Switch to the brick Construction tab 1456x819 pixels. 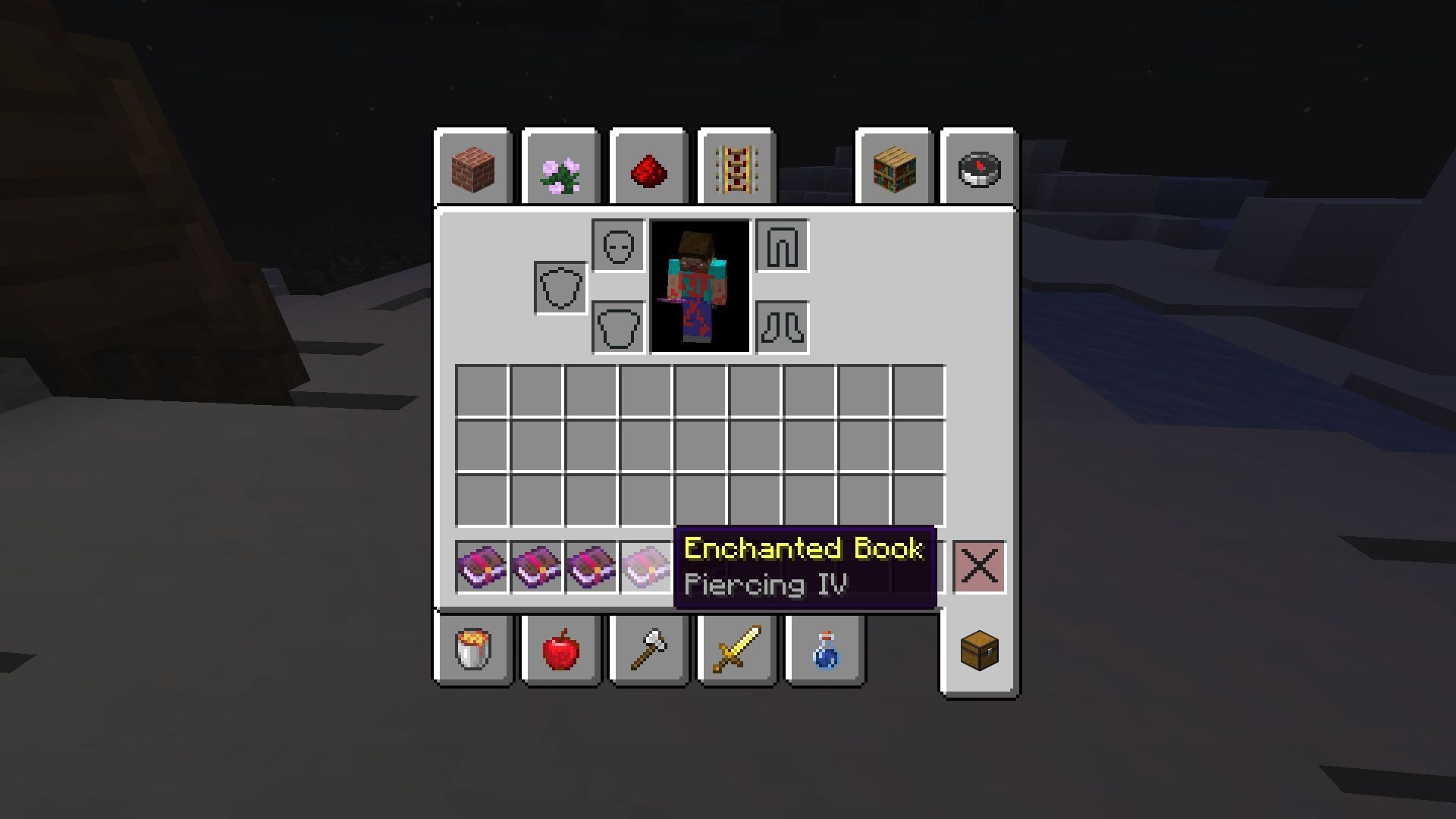[x=473, y=169]
